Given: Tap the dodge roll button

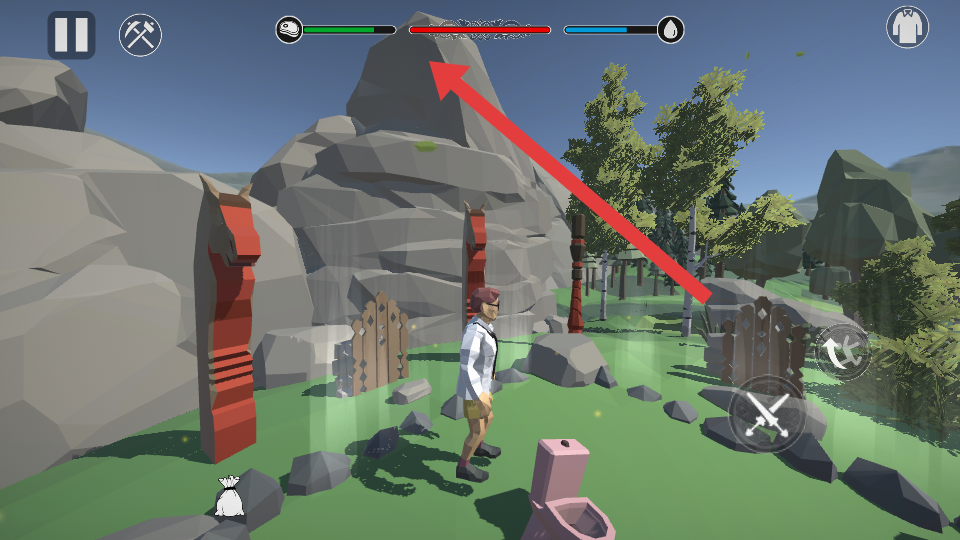Looking at the screenshot, I should tap(842, 351).
